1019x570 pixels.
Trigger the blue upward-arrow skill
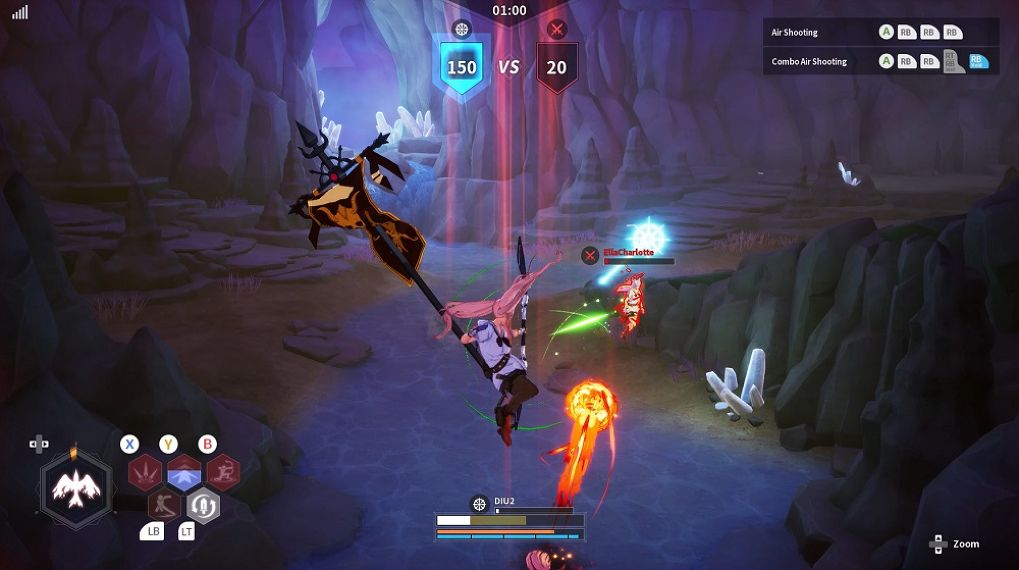tap(184, 471)
